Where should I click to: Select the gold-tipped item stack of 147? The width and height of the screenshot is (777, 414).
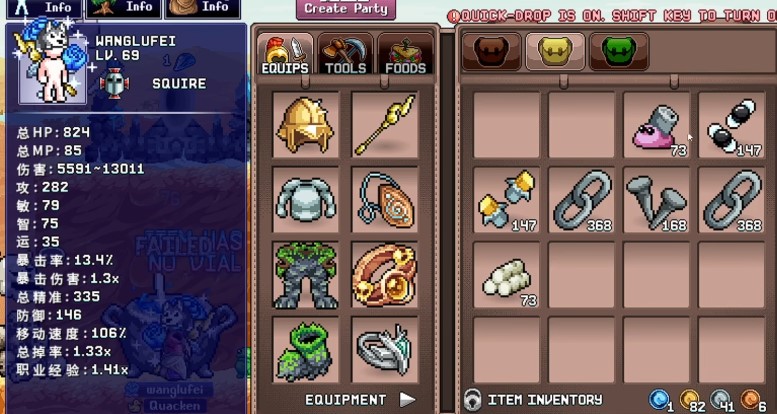pos(506,200)
